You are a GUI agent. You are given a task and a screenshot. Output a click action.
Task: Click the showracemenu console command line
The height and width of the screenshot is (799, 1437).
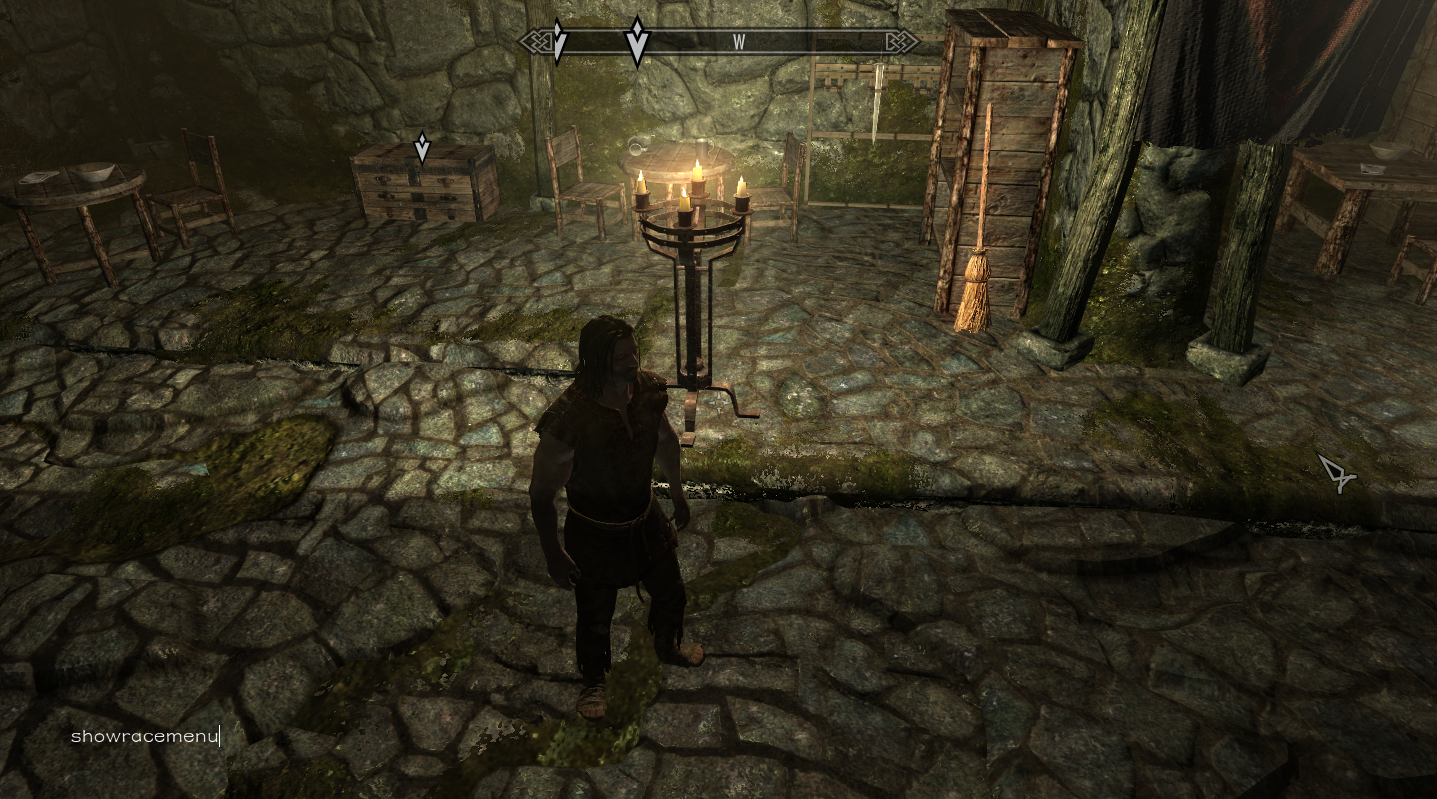pos(145,737)
